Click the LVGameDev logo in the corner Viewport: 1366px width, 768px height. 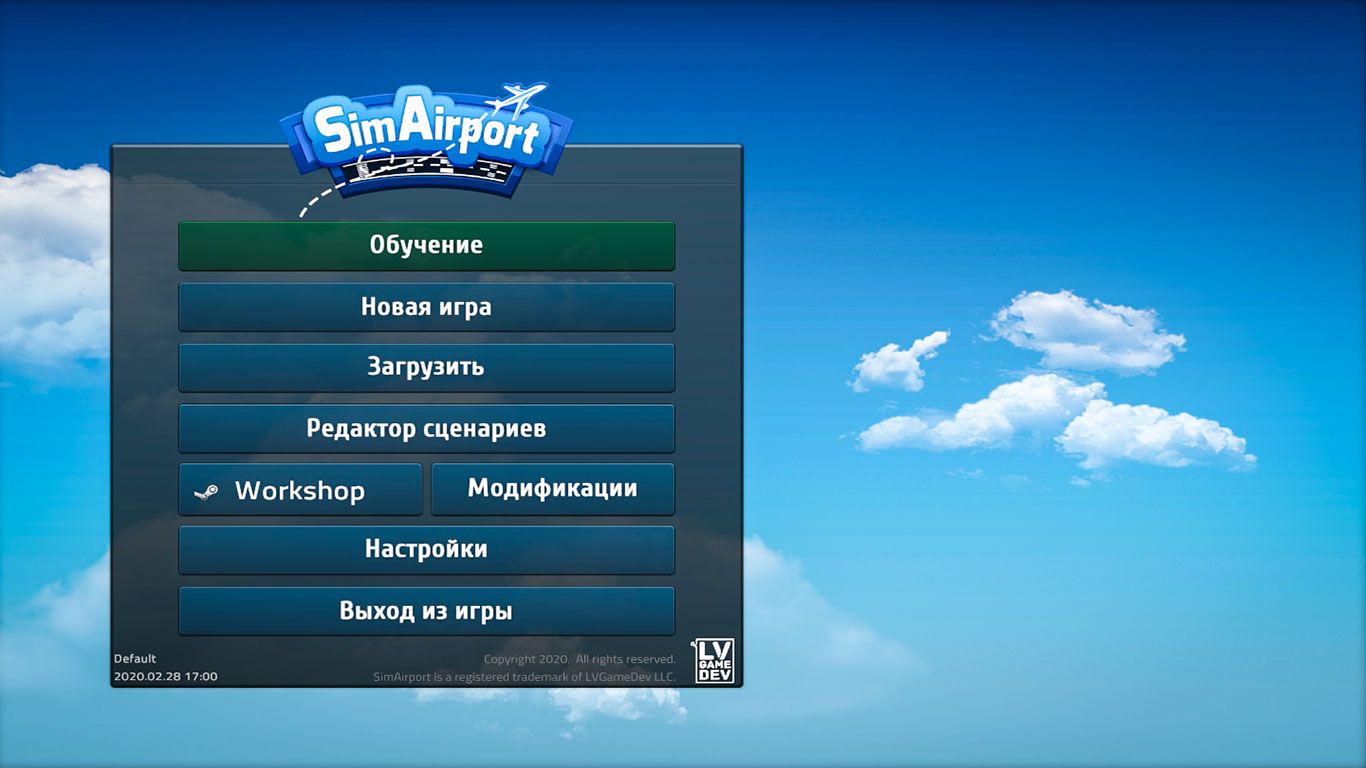pyautogui.click(x=713, y=662)
